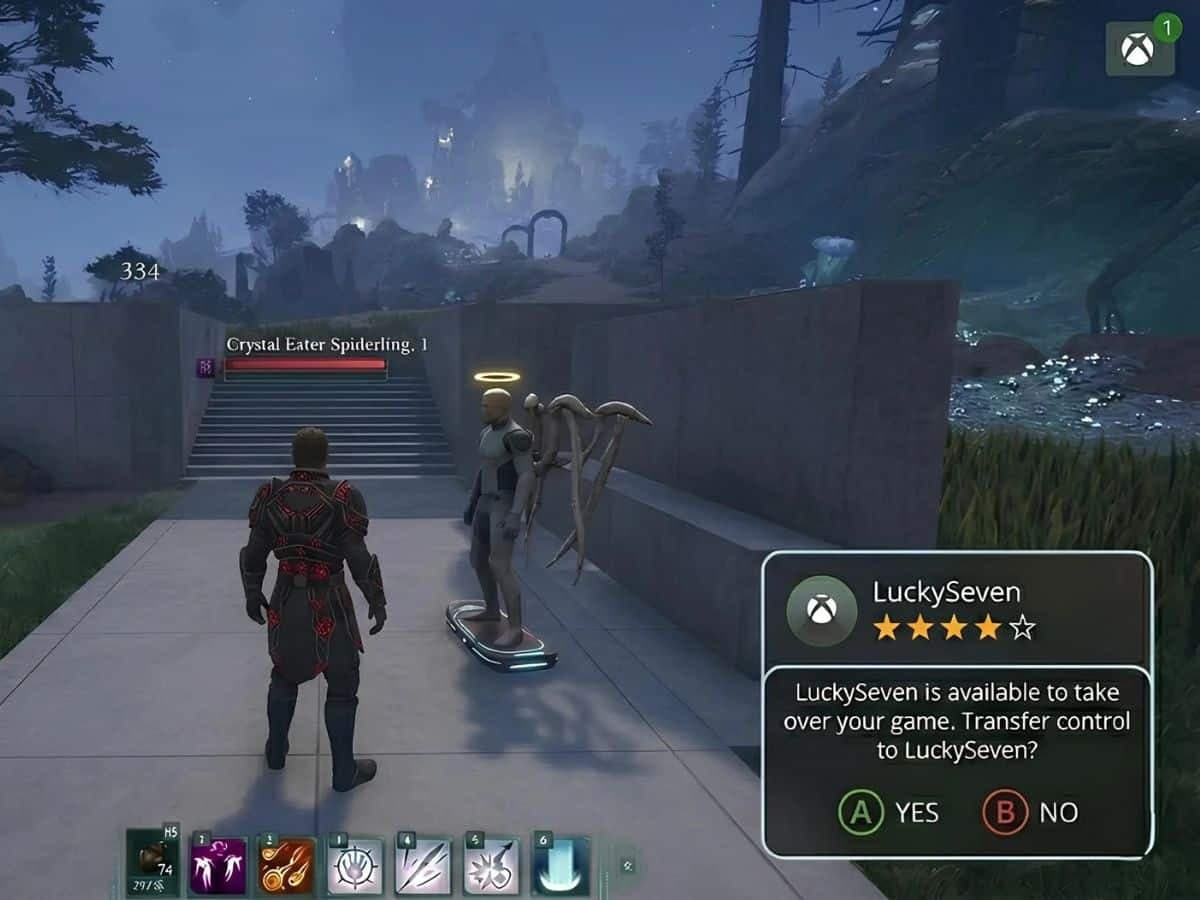Click the small icon right of the hotbar
Image resolution: width=1200 pixels, height=900 pixels.
(x=628, y=865)
